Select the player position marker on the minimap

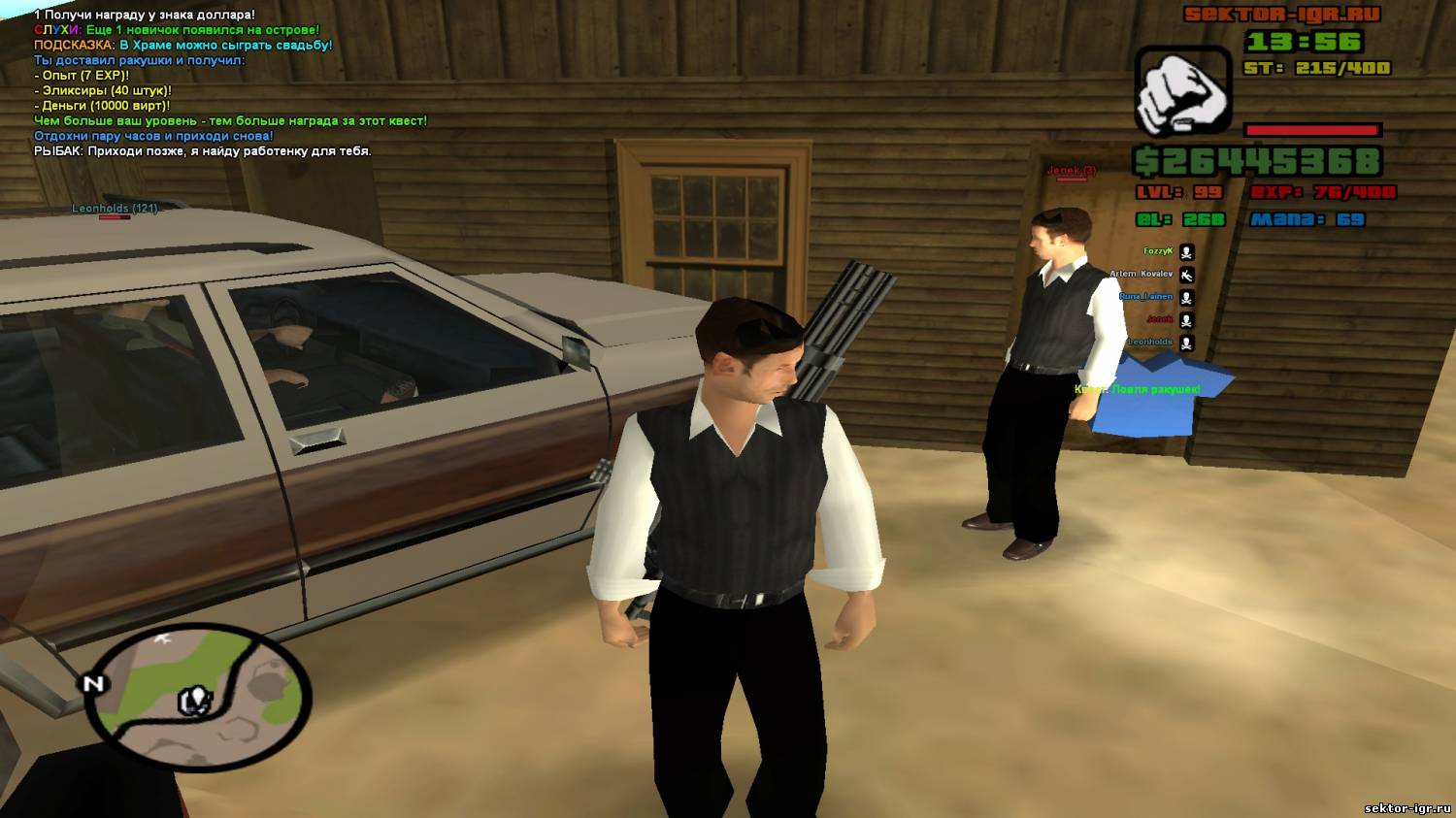point(195,700)
